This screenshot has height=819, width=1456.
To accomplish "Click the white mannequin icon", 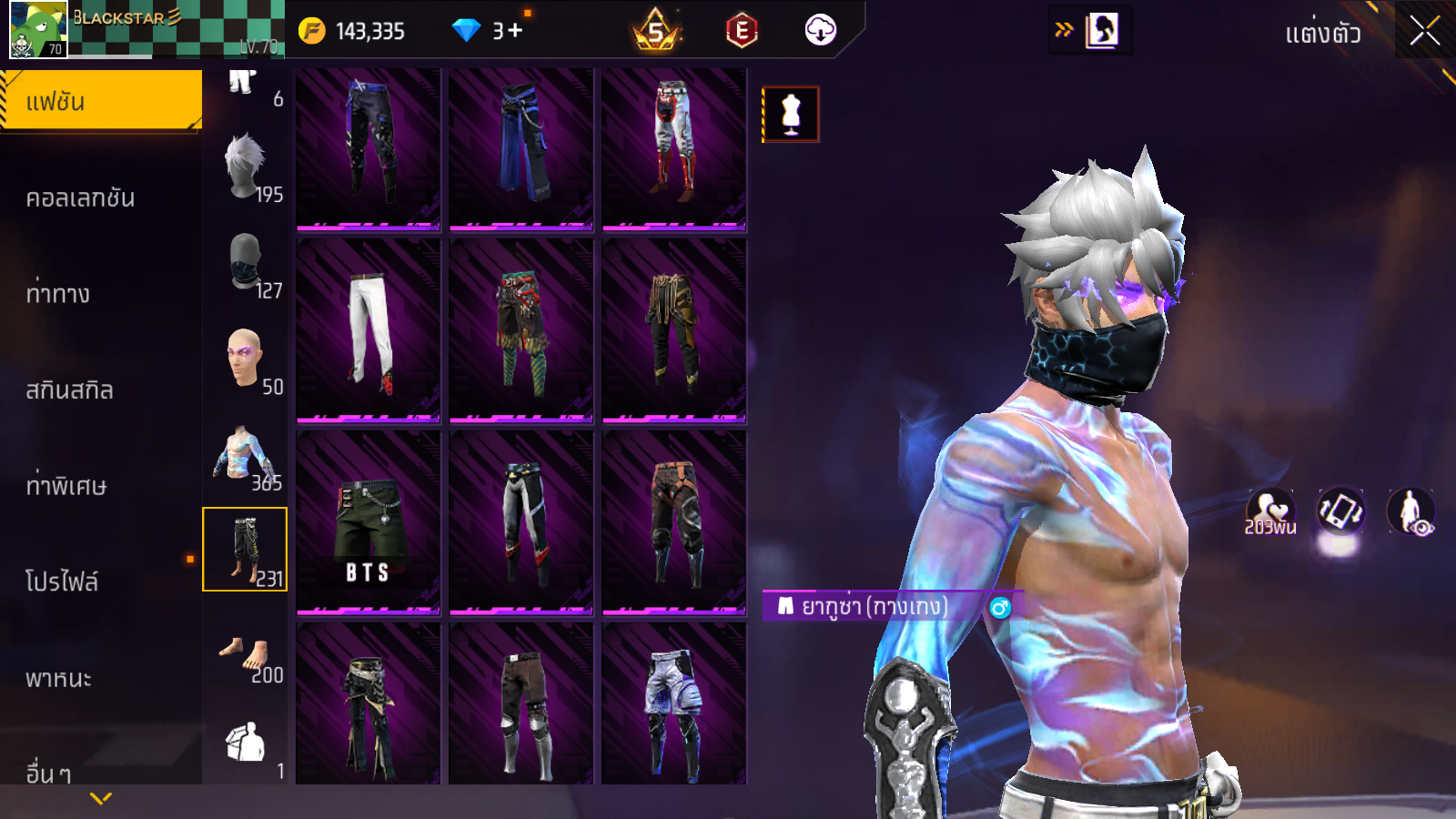I will click(791, 115).
